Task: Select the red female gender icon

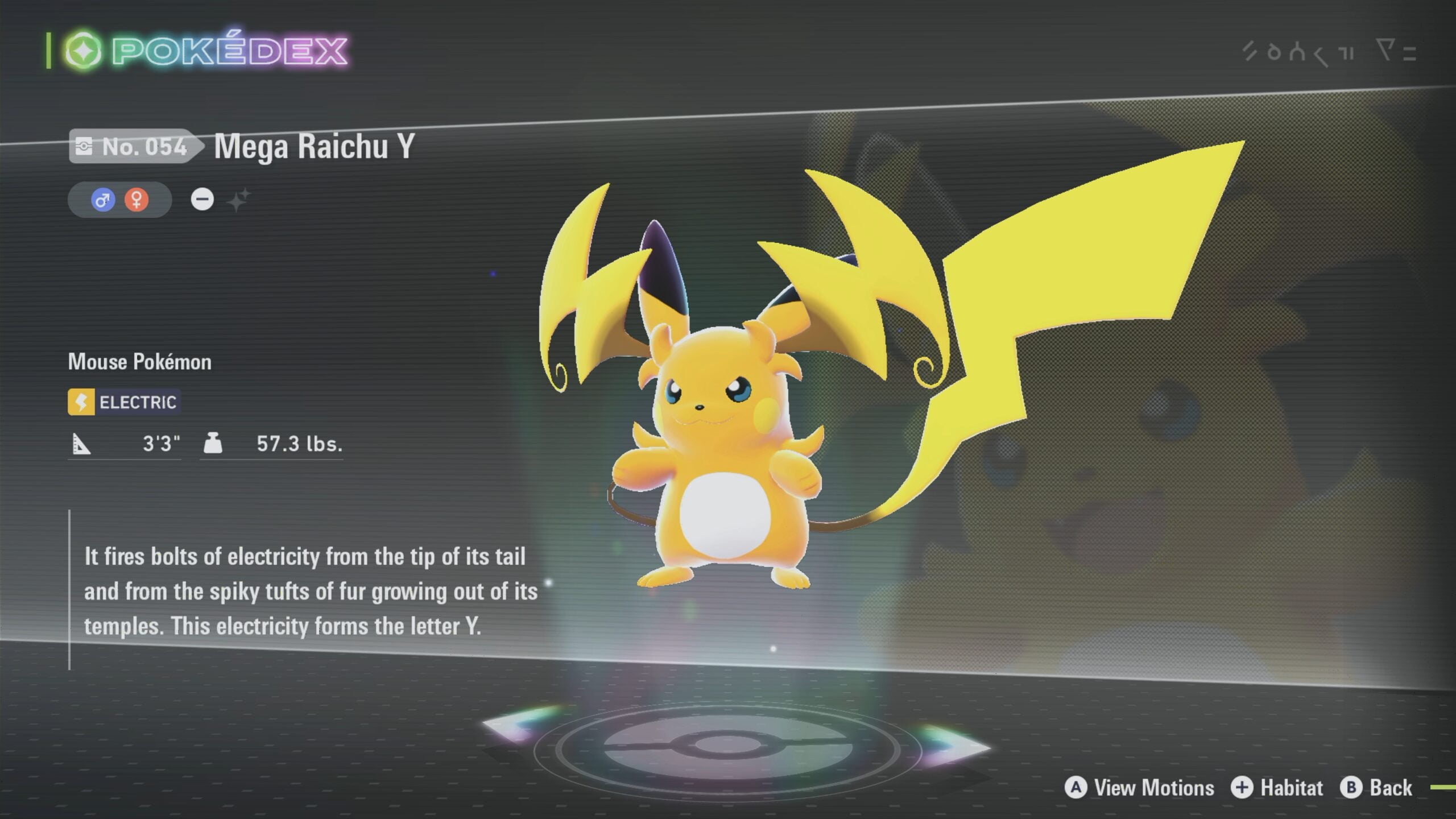Action: tap(136, 200)
